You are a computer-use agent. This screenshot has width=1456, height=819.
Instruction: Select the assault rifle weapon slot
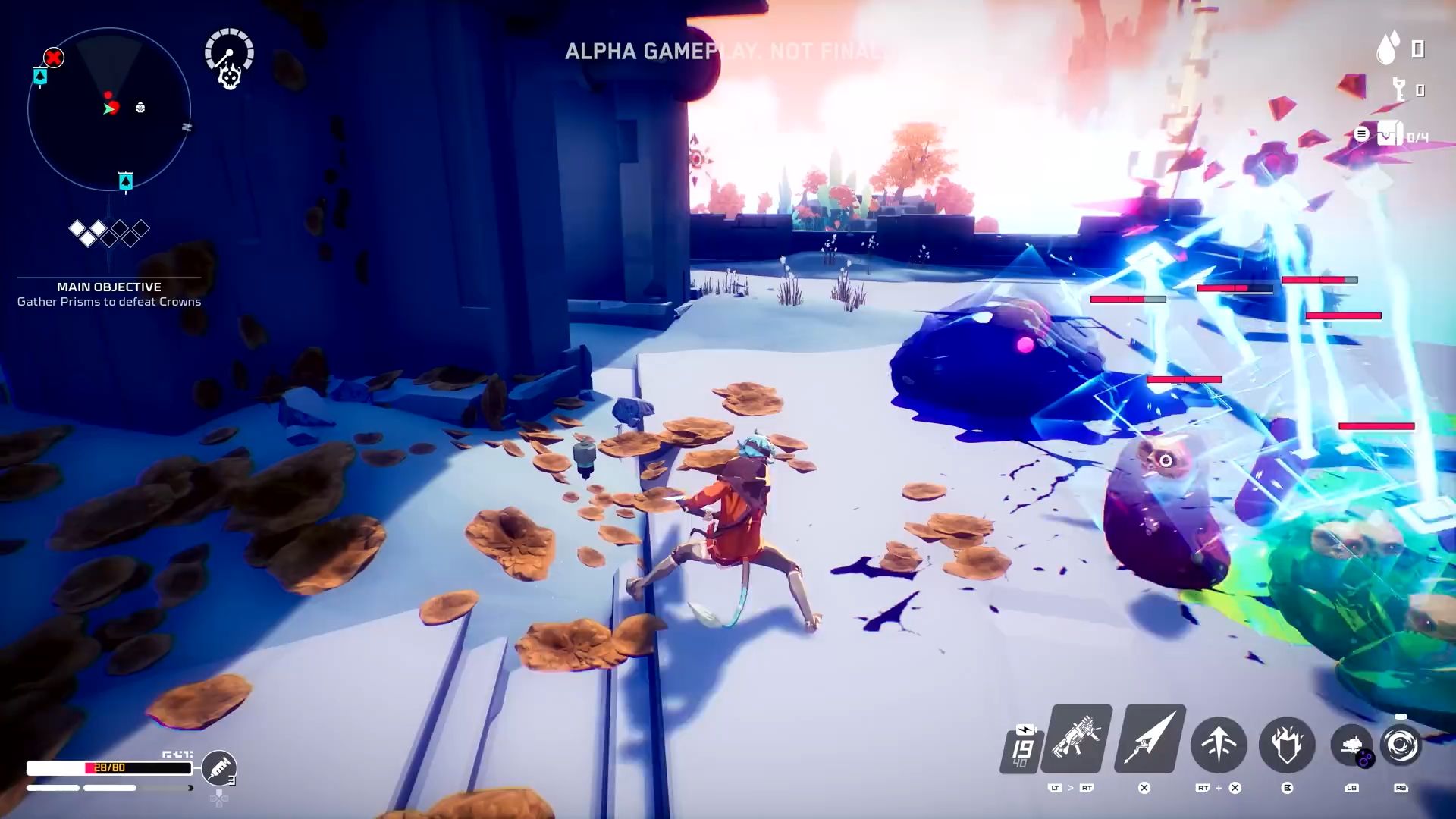click(x=1077, y=738)
